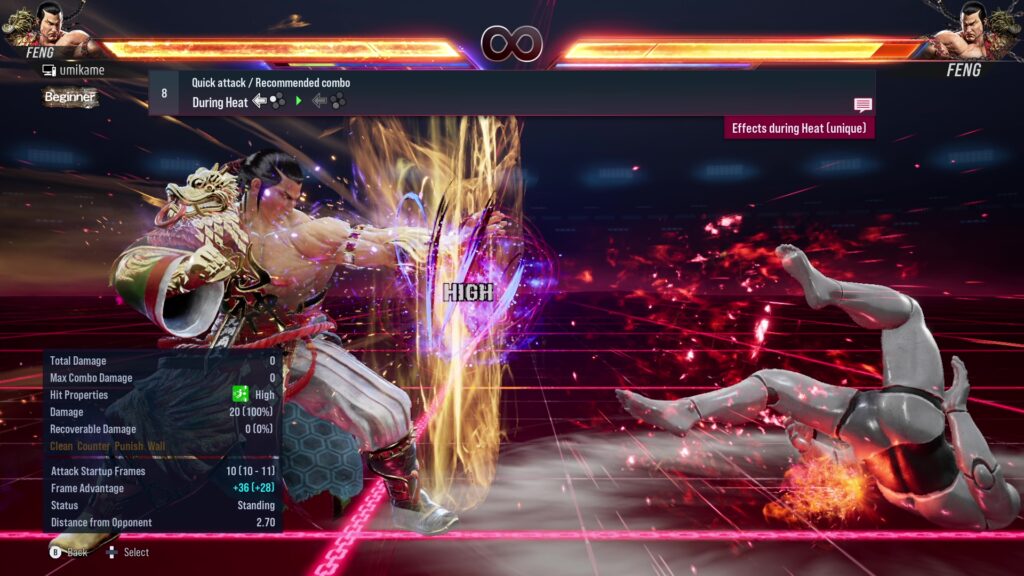Click the pink speech bubble icon

862,104
